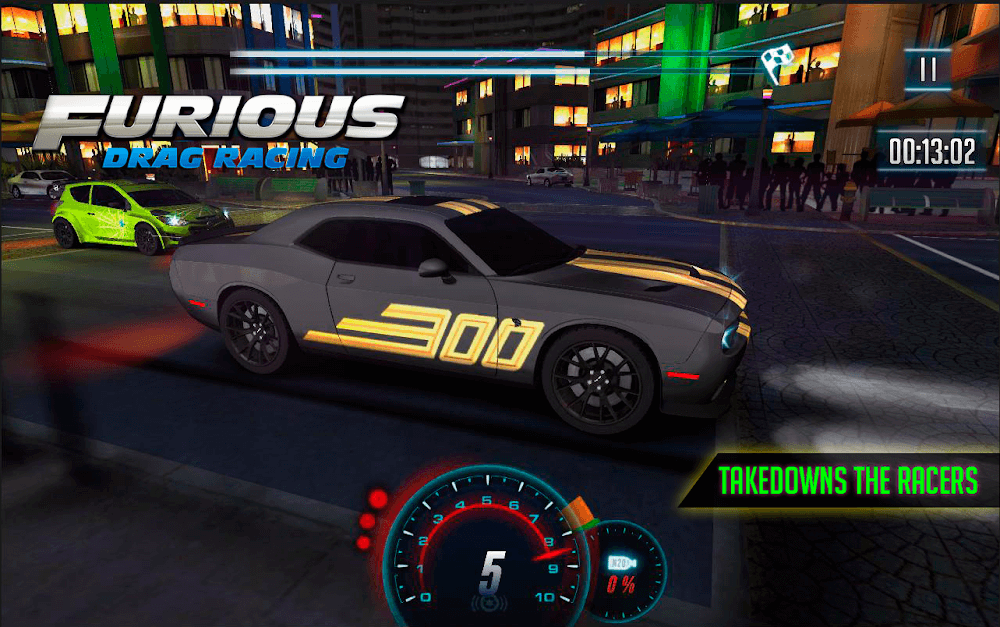The width and height of the screenshot is (1000, 627).
Task: Pause the race with the pause button
Action: 928,69
